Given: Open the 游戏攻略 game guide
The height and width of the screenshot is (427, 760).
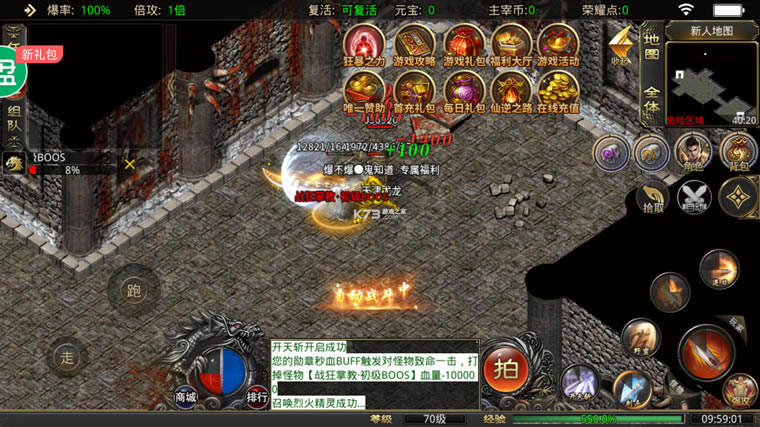Looking at the screenshot, I should coord(414,44).
